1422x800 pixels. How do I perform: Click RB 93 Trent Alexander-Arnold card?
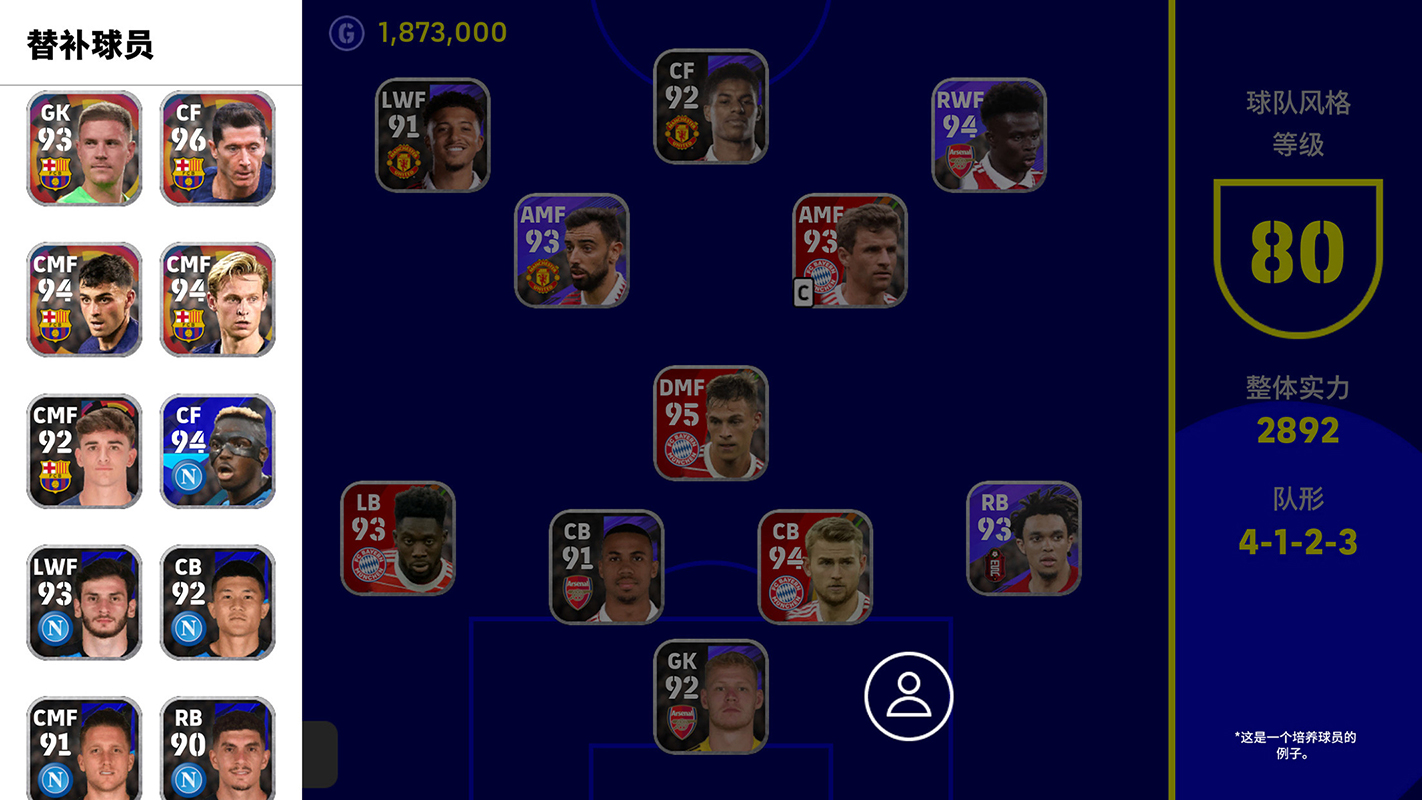pyautogui.click(x=1023, y=538)
